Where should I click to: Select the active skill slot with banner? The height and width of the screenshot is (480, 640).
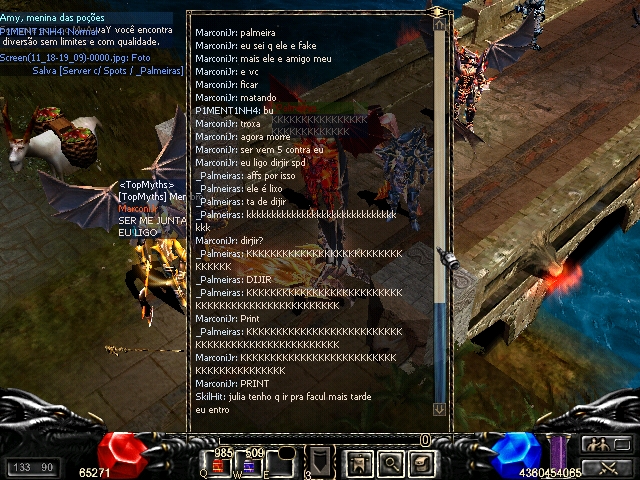[319, 462]
